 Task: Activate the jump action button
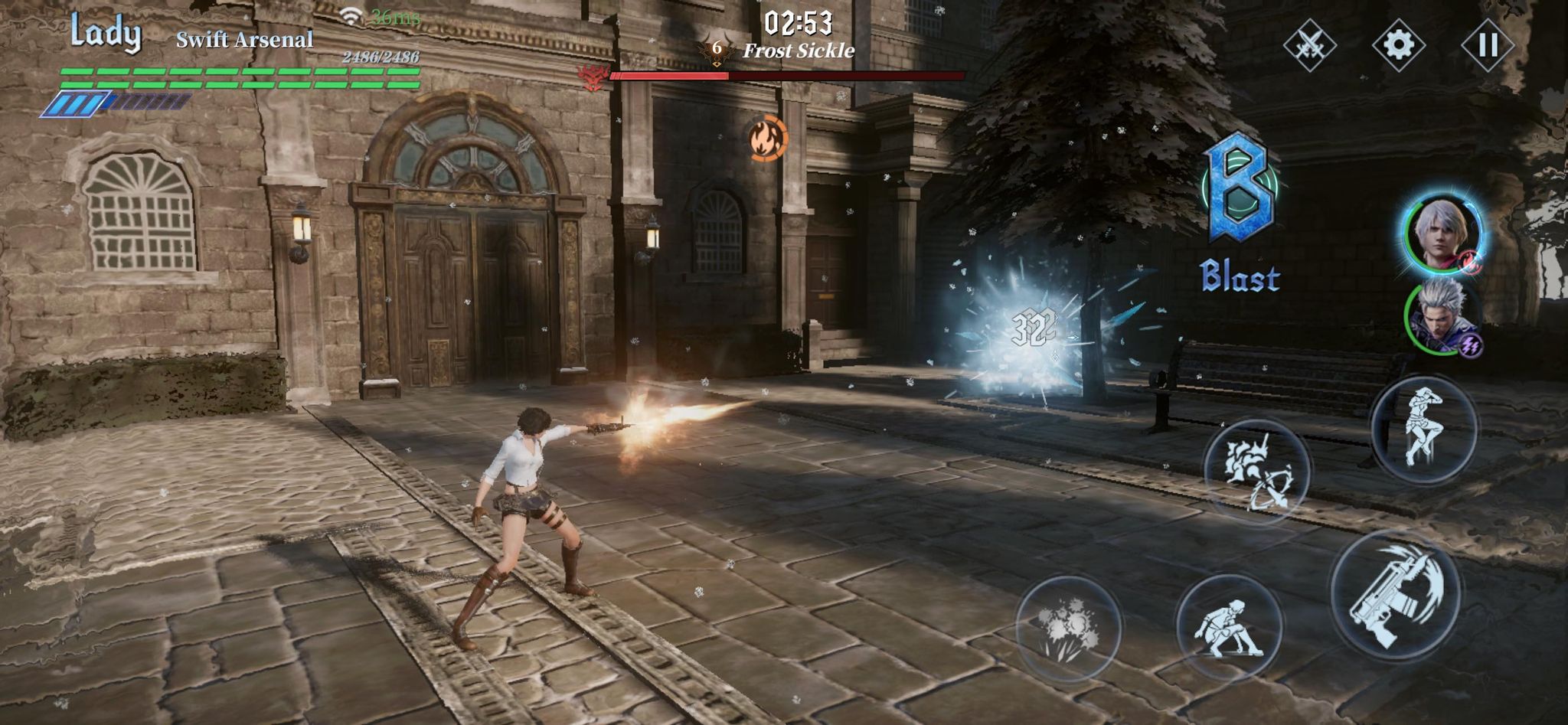(x=1423, y=429)
